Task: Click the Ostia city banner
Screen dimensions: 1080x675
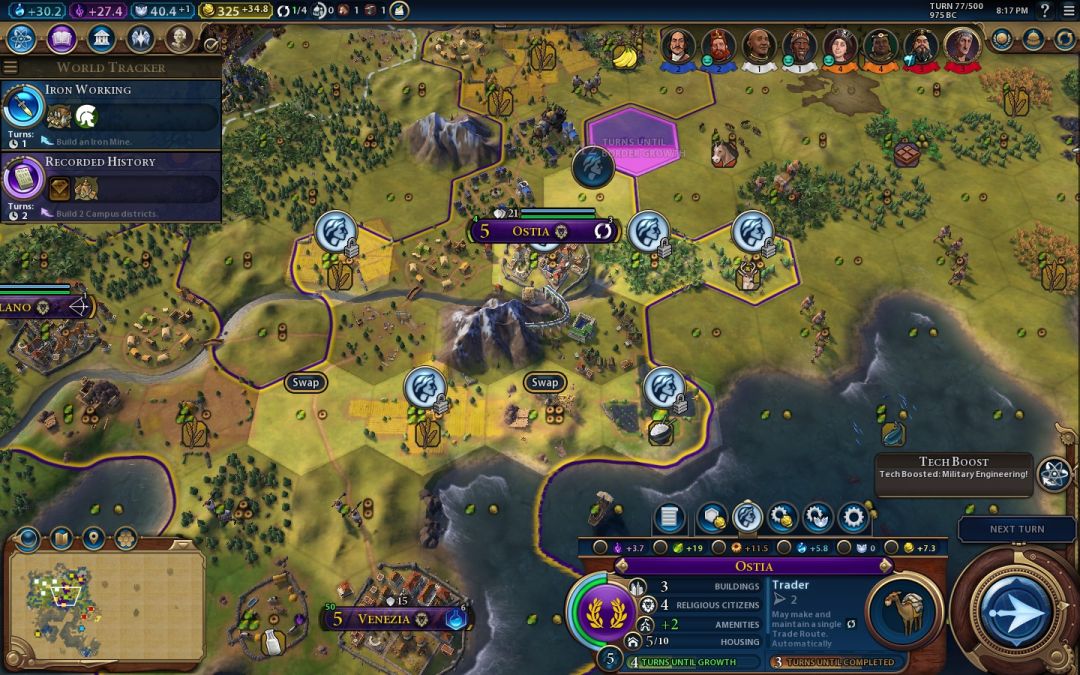Action: click(x=541, y=231)
